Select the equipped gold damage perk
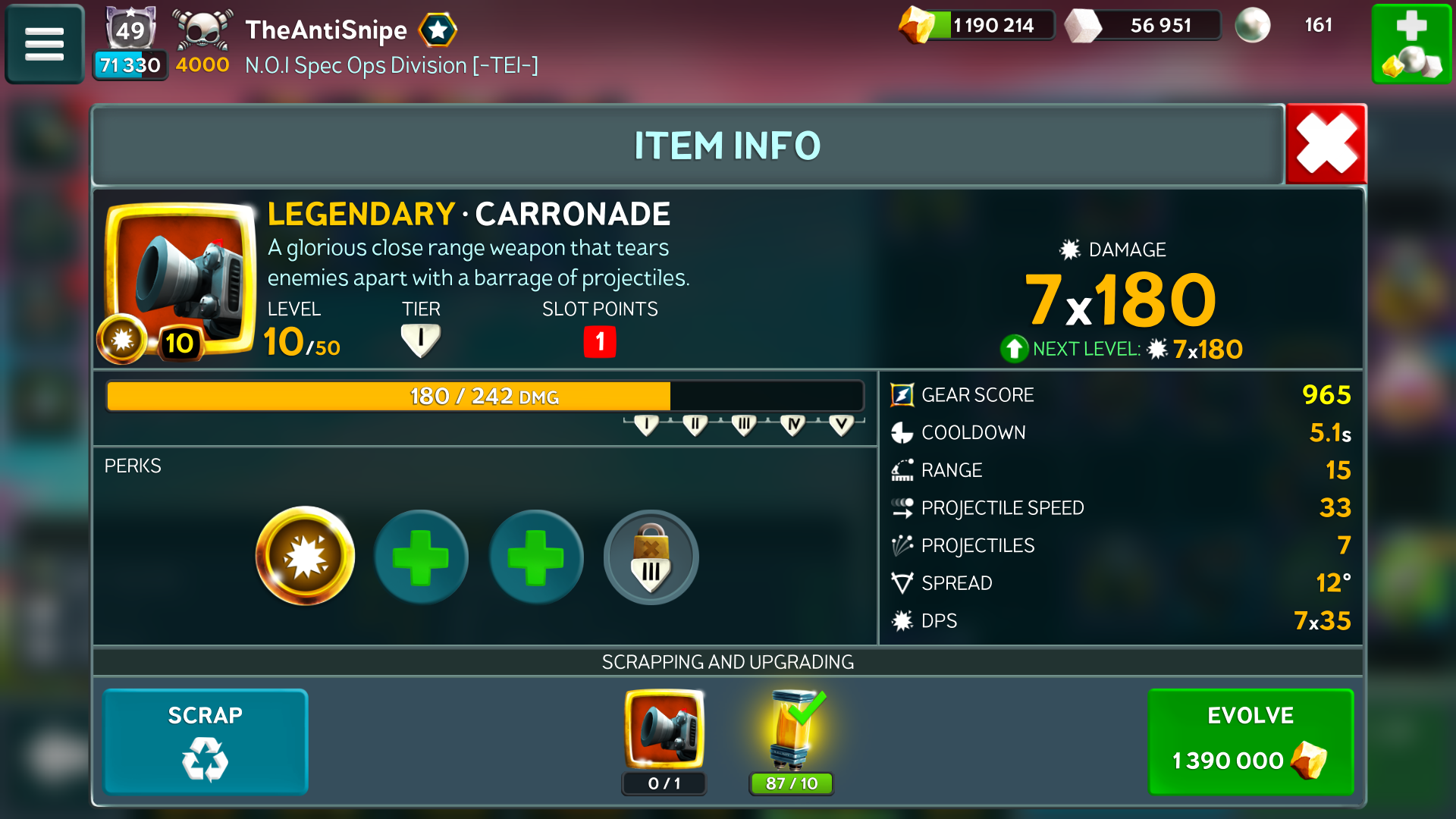The height and width of the screenshot is (819, 1456). [305, 557]
